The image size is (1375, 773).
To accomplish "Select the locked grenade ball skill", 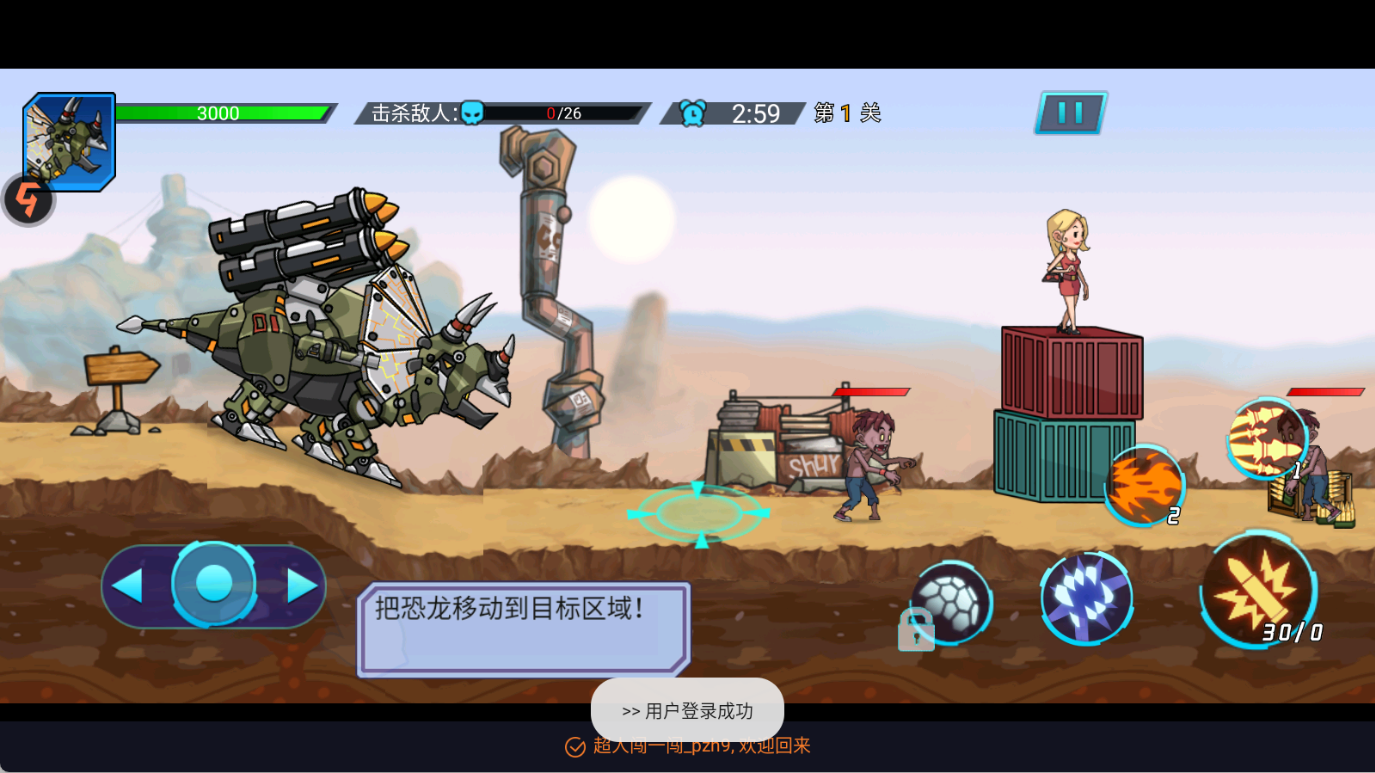I will pos(951,601).
